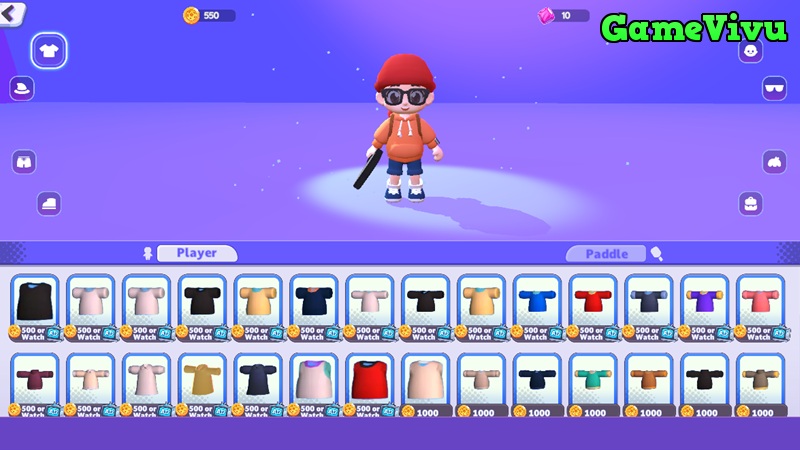Open the backpack category
Screen dimensions: 800x450
(x=751, y=203)
